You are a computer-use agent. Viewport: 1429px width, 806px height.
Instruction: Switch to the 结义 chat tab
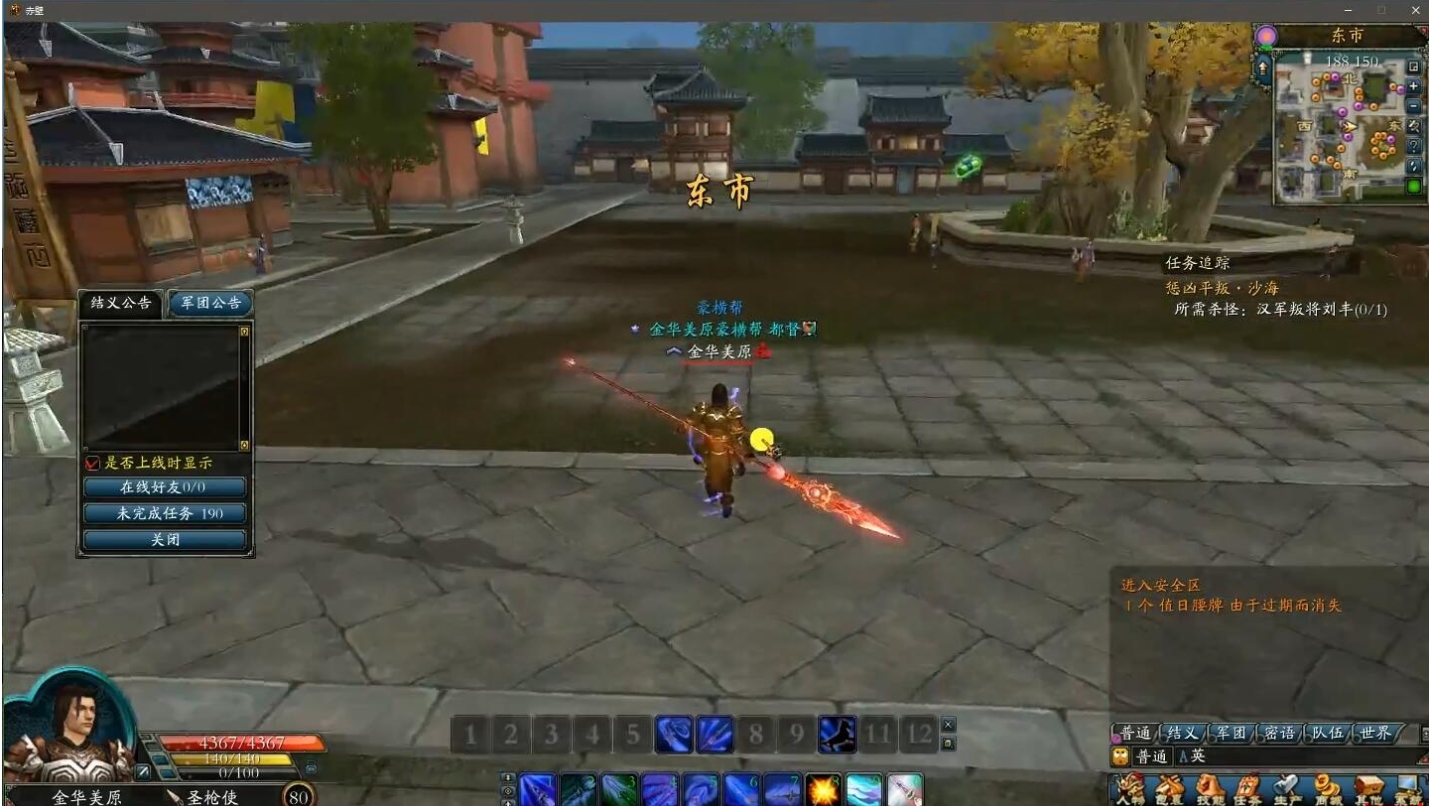tap(1184, 733)
